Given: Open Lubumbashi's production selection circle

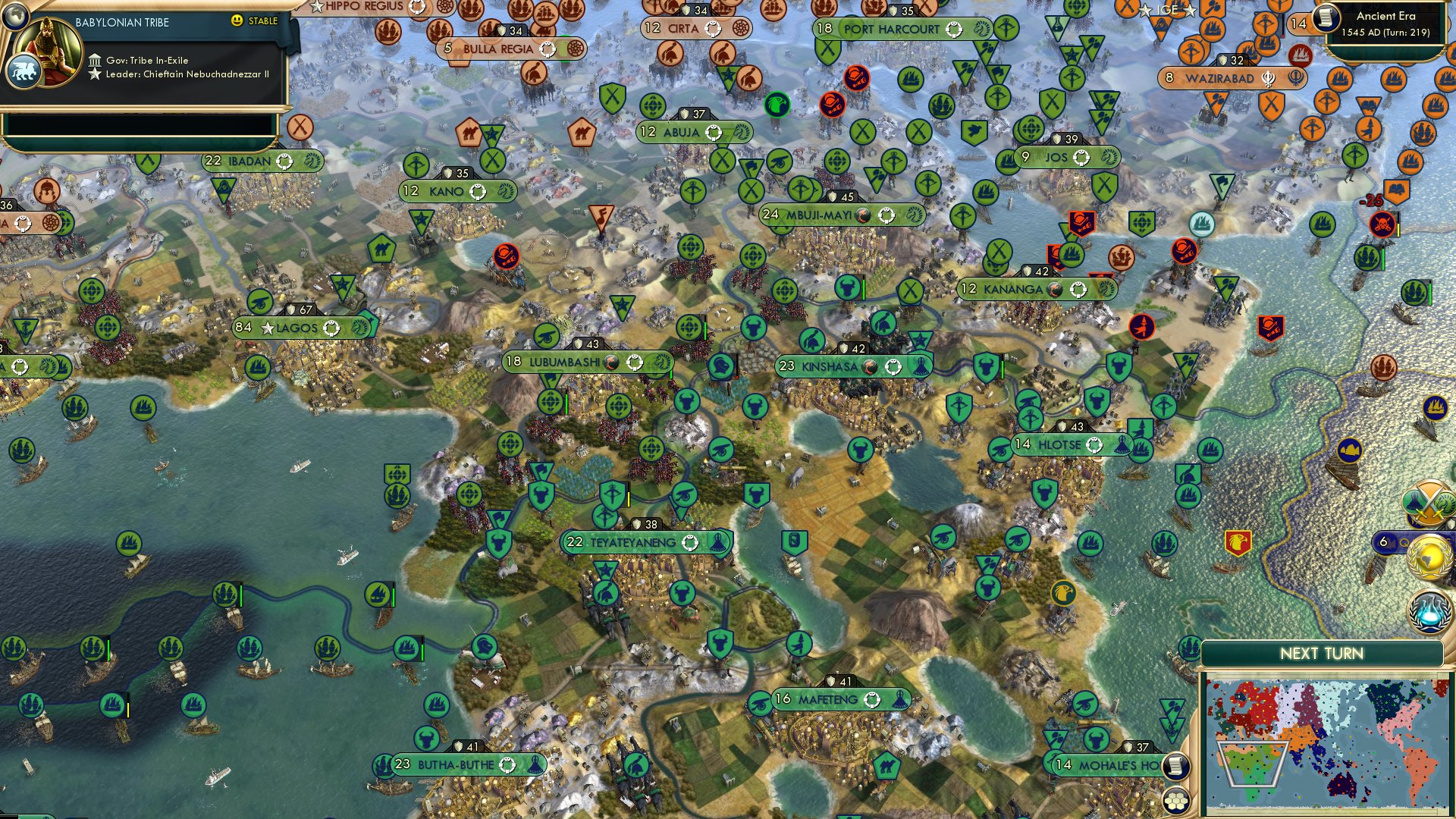Looking at the screenshot, I should pyautogui.click(x=635, y=362).
